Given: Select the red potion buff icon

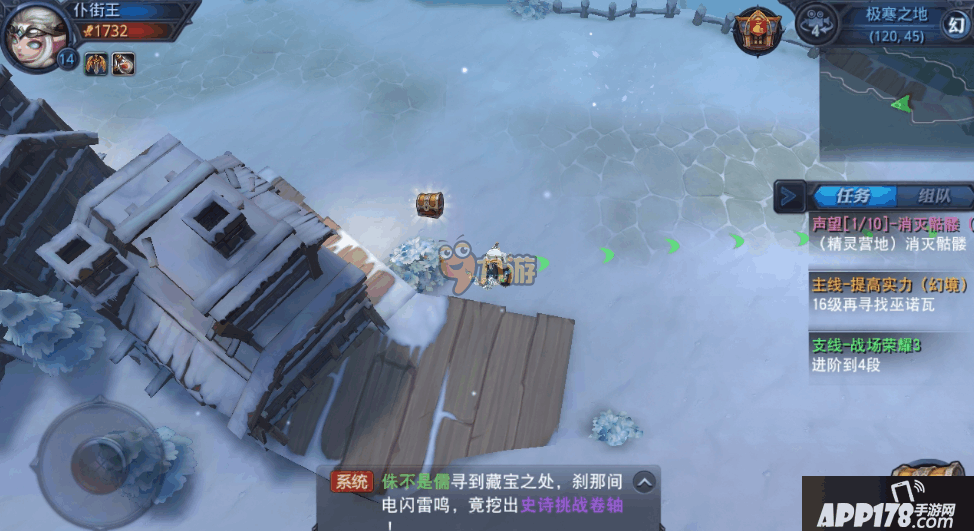Looking at the screenshot, I should tap(124, 65).
